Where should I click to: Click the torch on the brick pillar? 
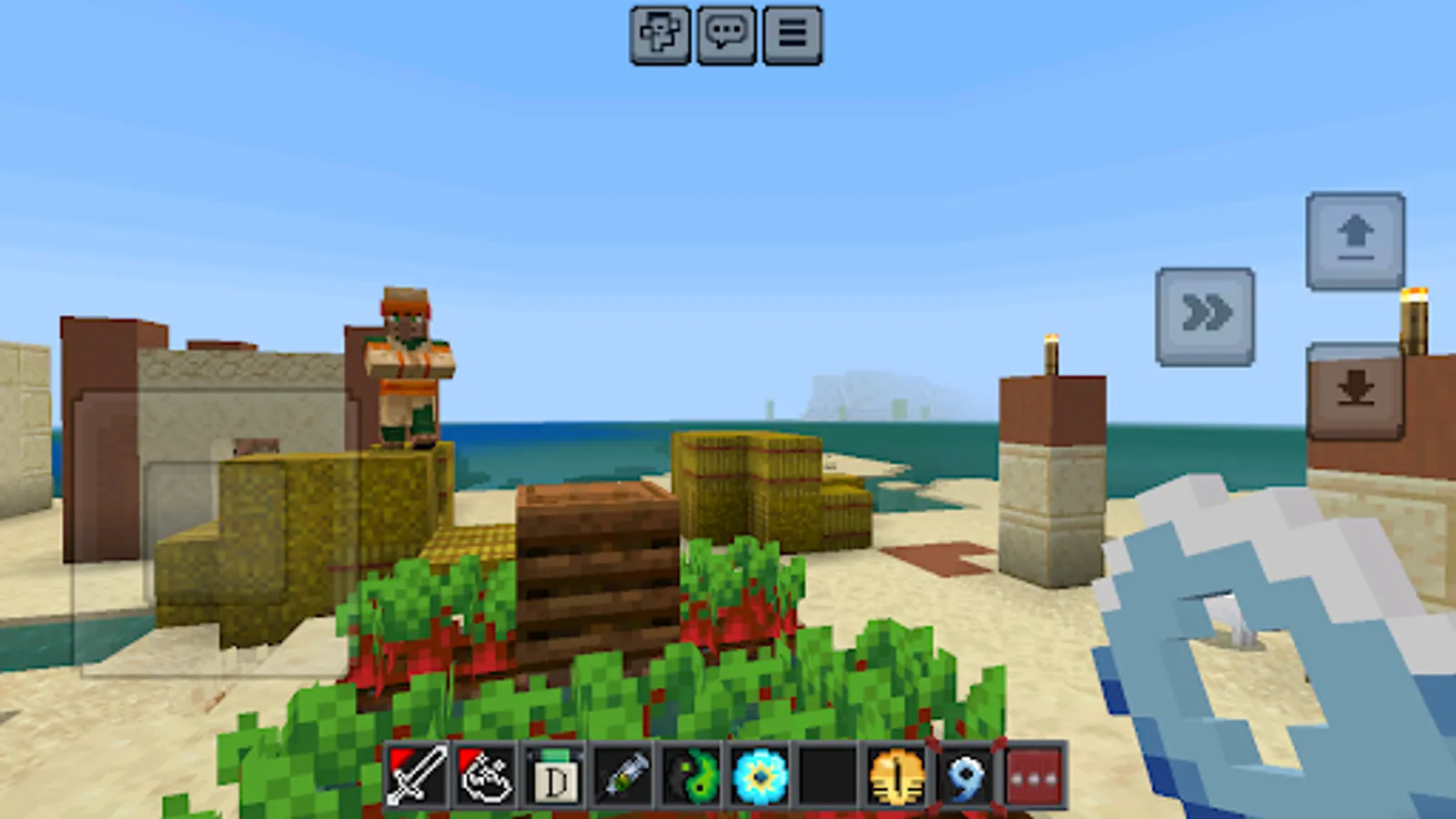pos(1051,355)
